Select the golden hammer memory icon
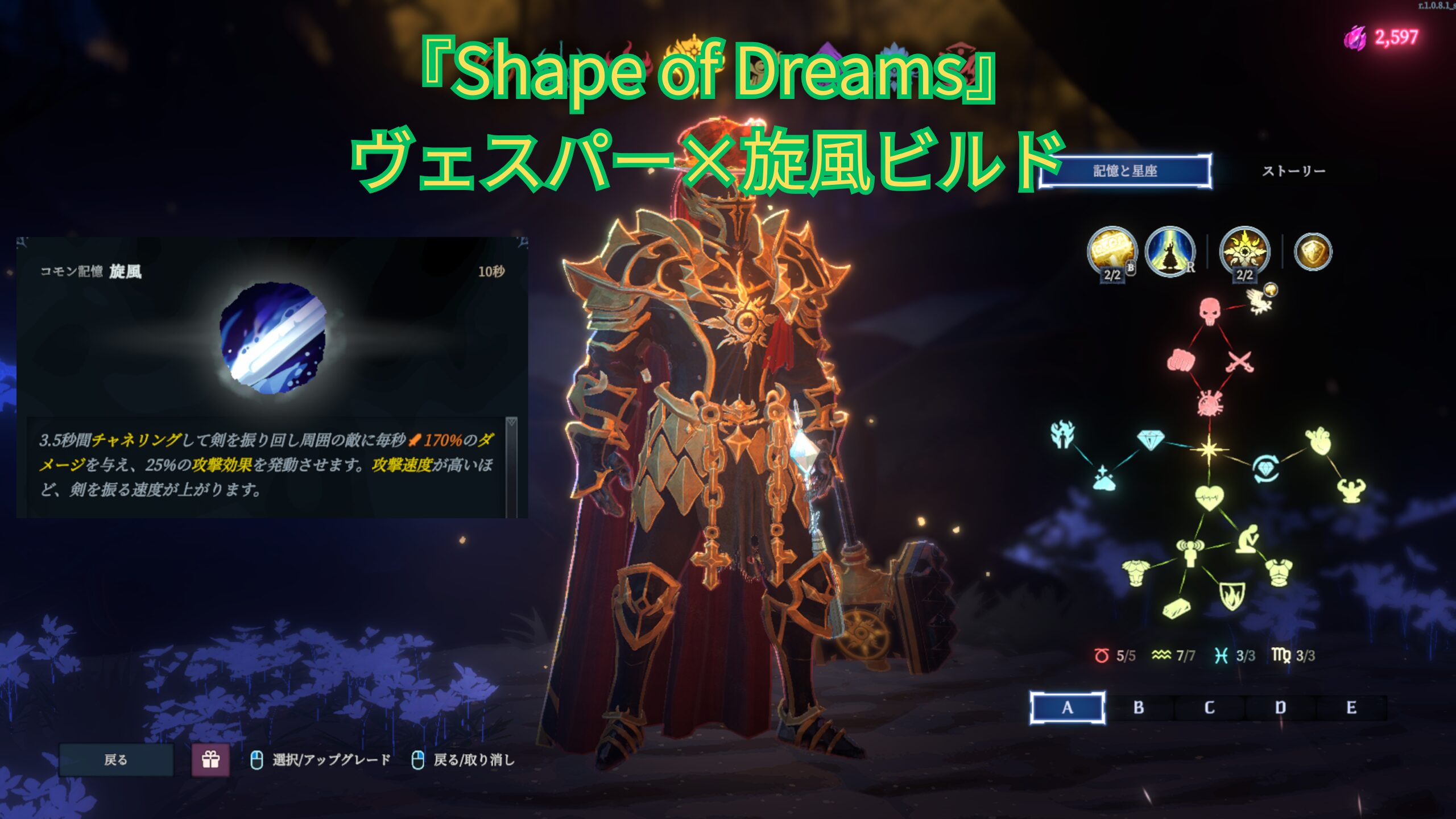 (x=1111, y=251)
